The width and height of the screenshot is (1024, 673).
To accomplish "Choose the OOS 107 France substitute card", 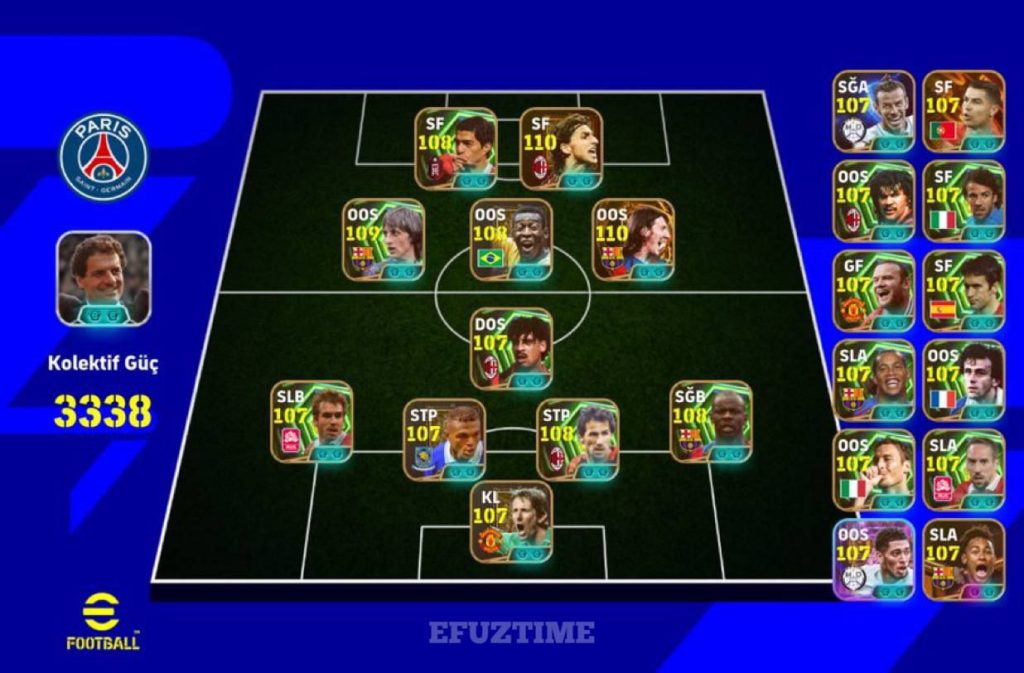I will [x=964, y=380].
